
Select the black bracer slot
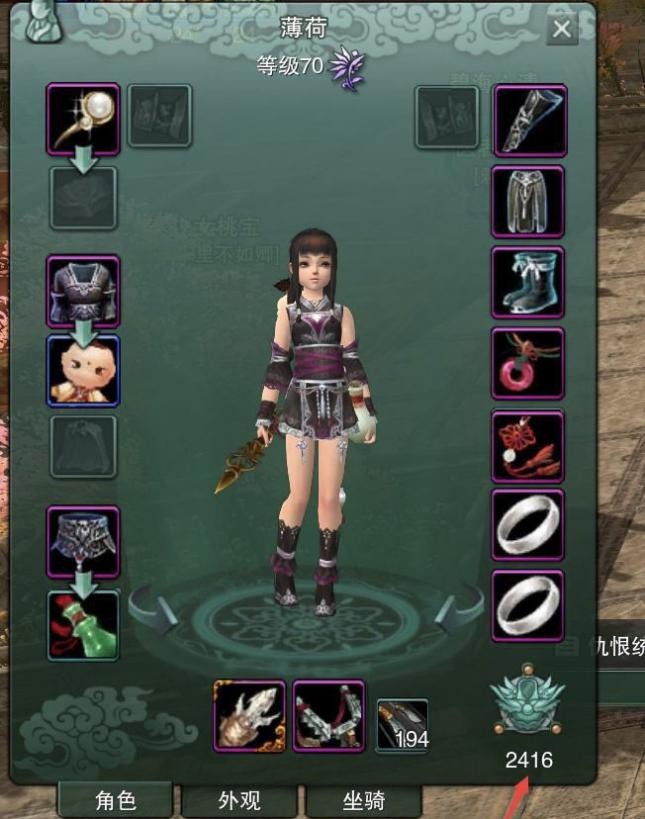(x=529, y=120)
